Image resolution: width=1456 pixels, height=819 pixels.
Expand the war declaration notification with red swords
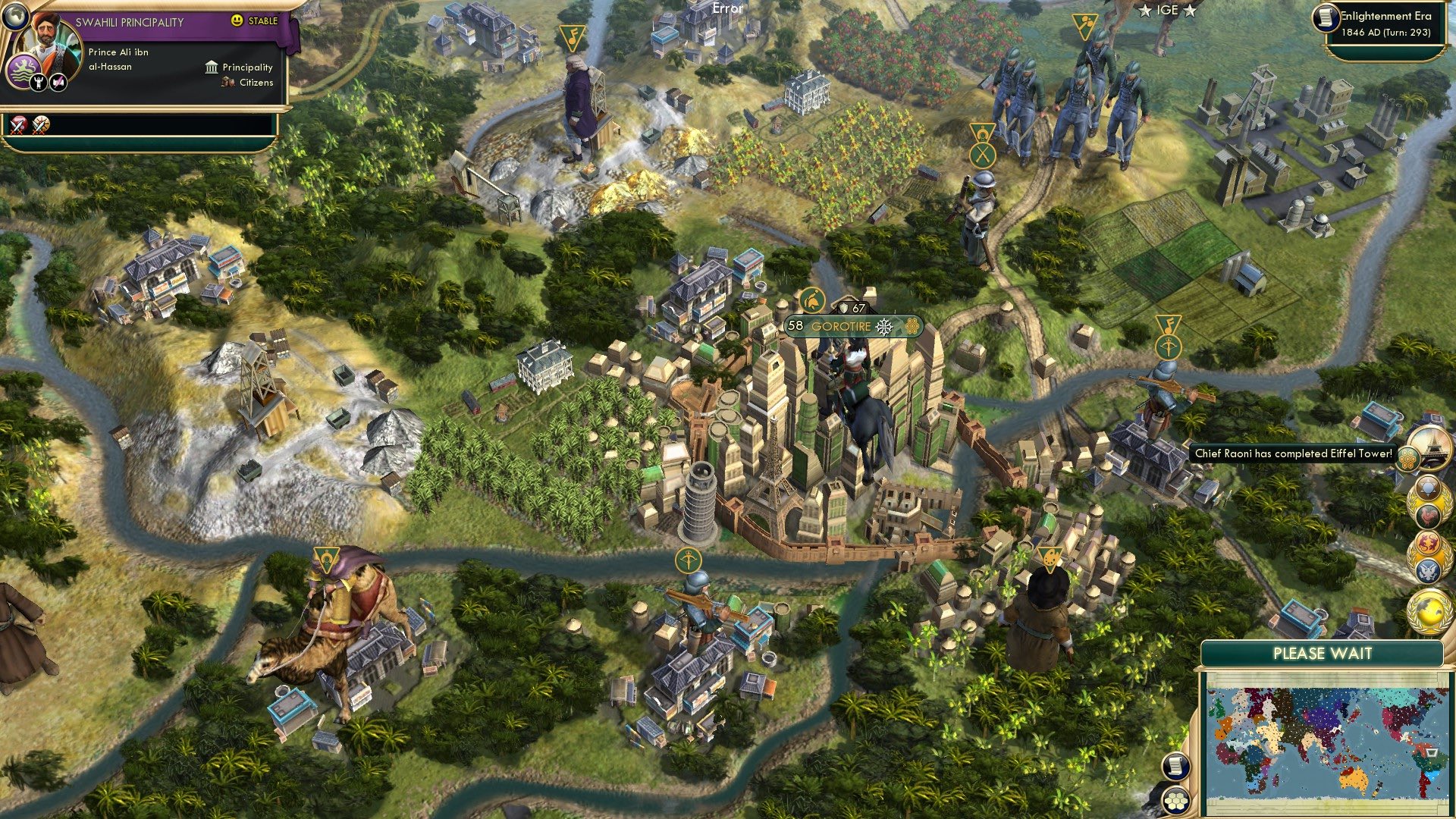(x=17, y=125)
